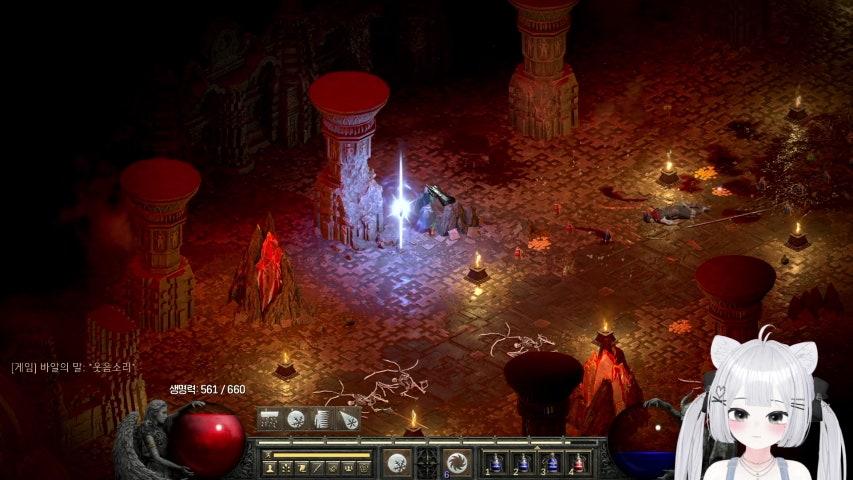Use the blue potion in belt slot 2
Screen dimensions: 853x480
tap(524, 462)
